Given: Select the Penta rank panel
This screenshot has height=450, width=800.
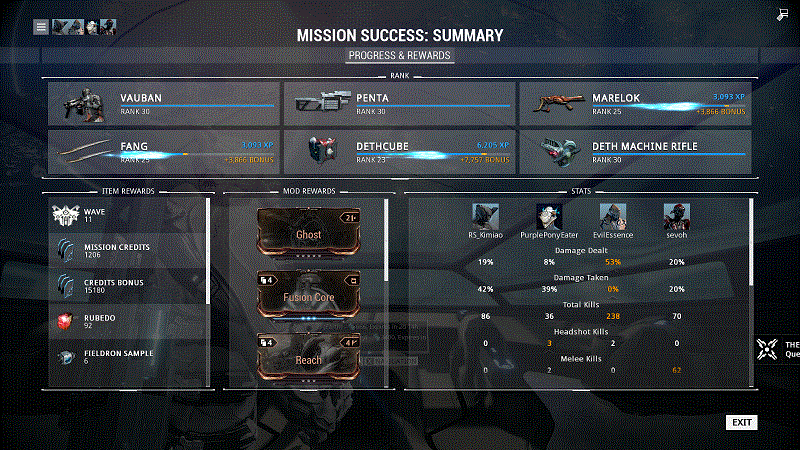Looking at the screenshot, I should click(x=398, y=103).
